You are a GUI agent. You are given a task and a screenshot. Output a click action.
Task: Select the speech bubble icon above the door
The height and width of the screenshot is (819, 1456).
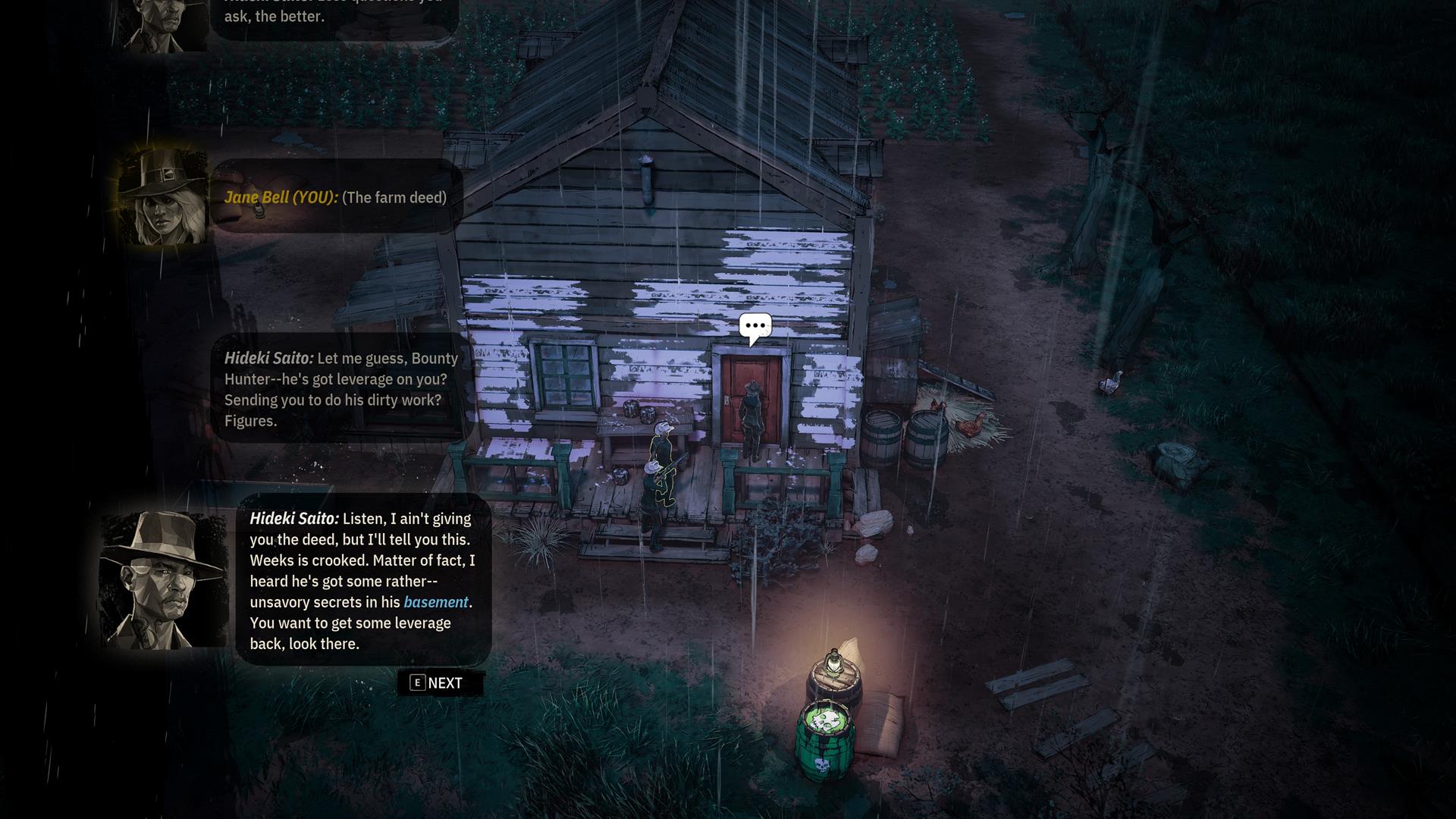(x=755, y=327)
